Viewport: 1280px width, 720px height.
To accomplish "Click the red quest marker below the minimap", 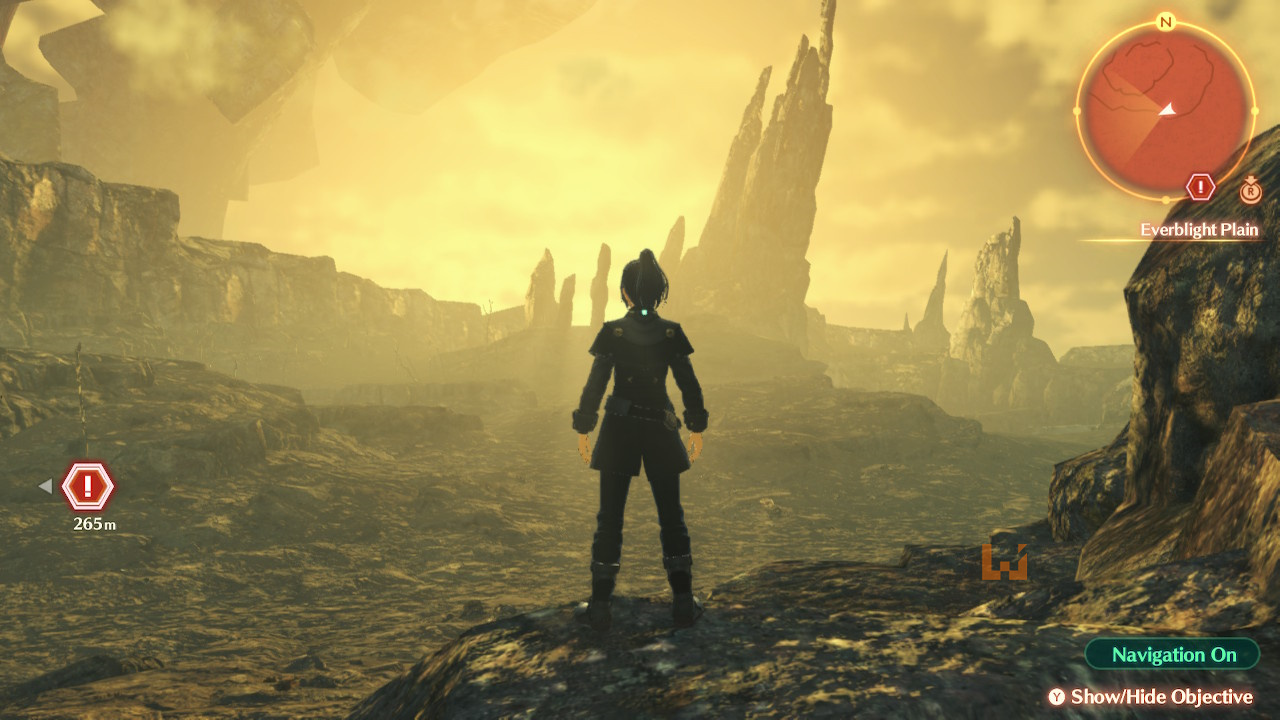I will 1200,187.
